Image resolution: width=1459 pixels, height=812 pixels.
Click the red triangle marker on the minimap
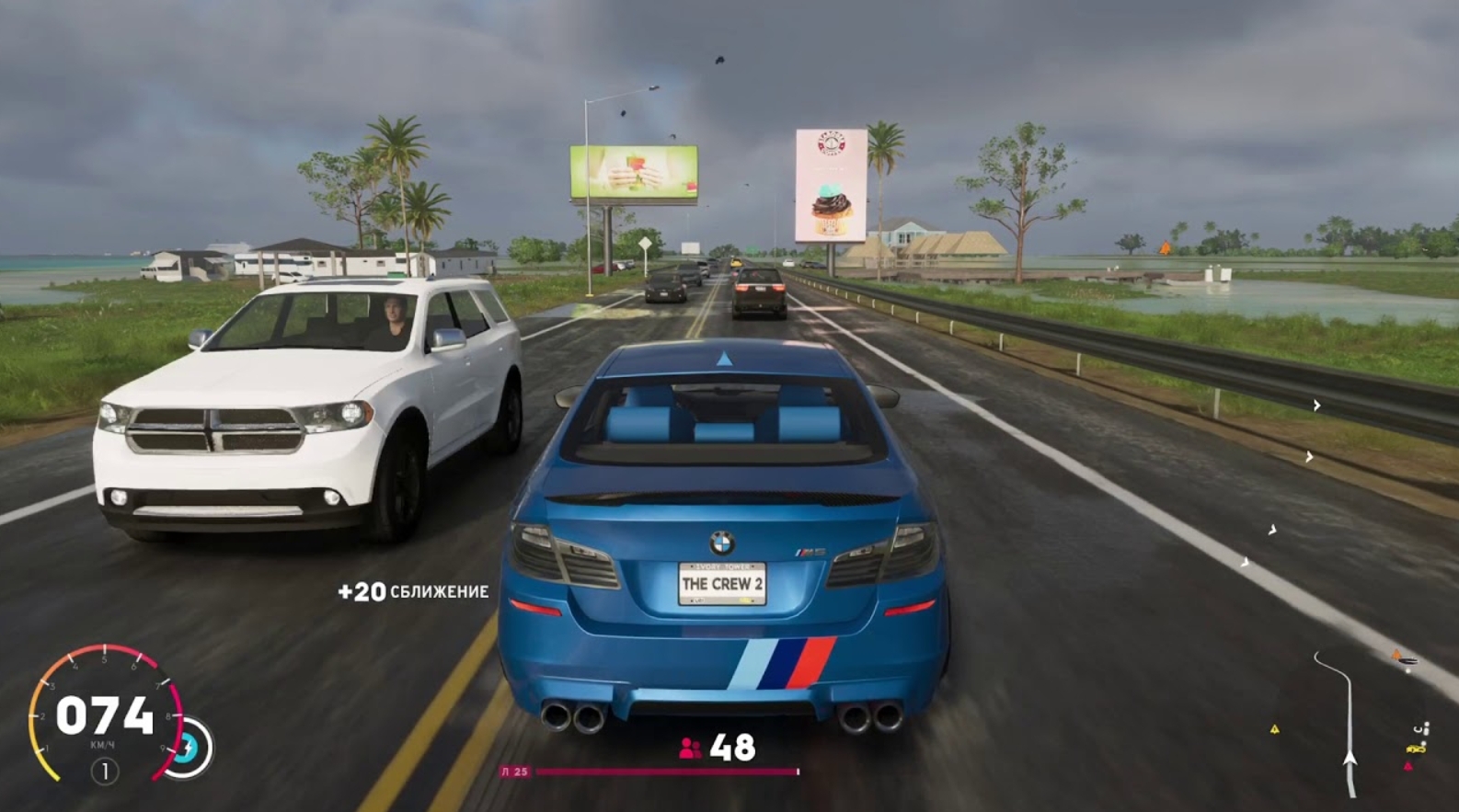(x=1407, y=766)
